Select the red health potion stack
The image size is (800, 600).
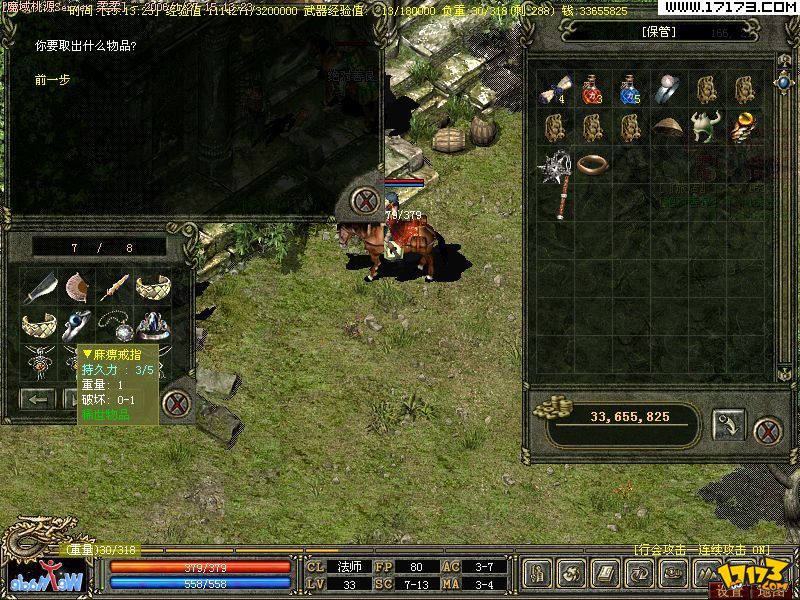(x=591, y=90)
